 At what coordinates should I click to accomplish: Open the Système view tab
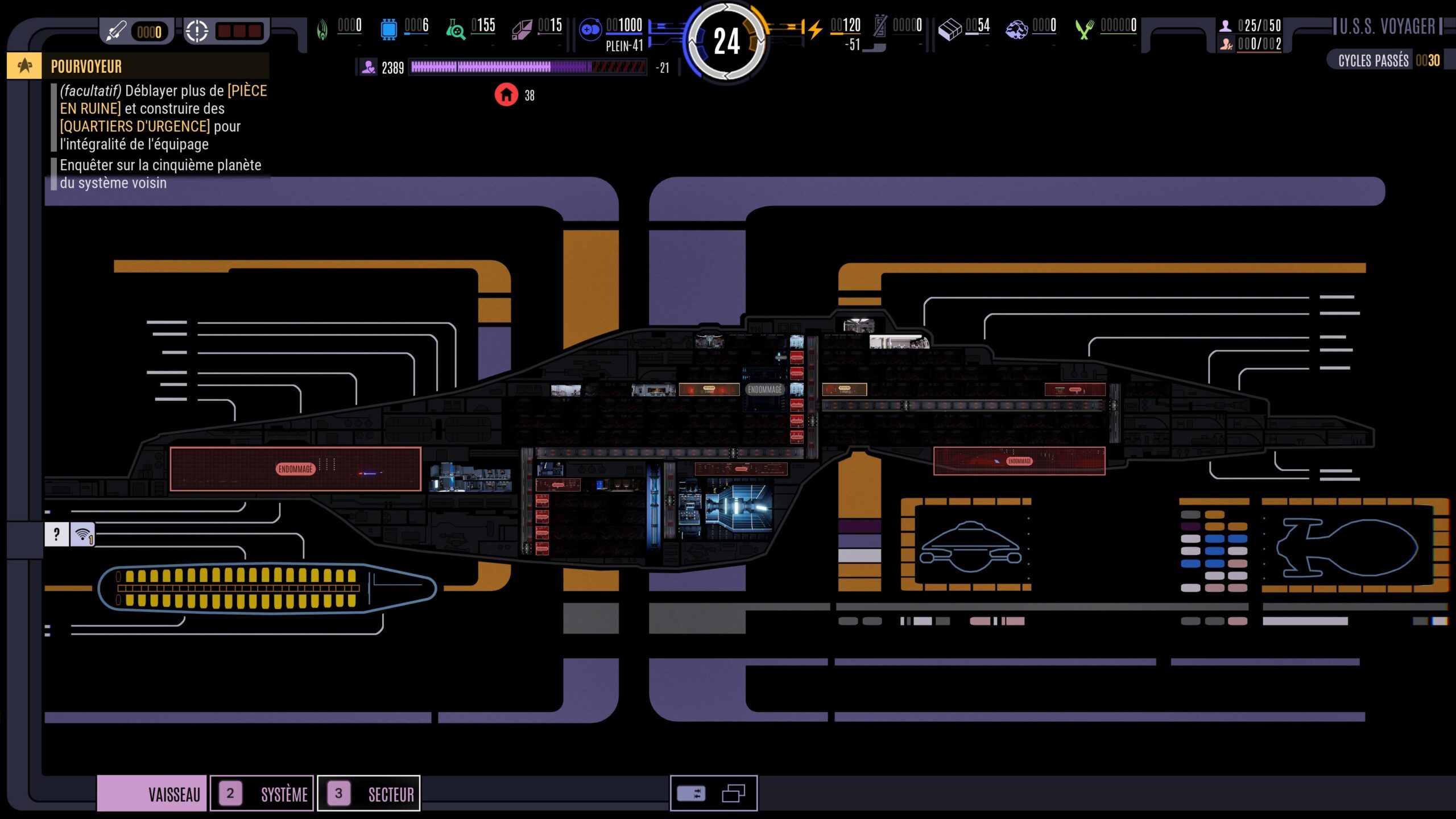(x=262, y=793)
